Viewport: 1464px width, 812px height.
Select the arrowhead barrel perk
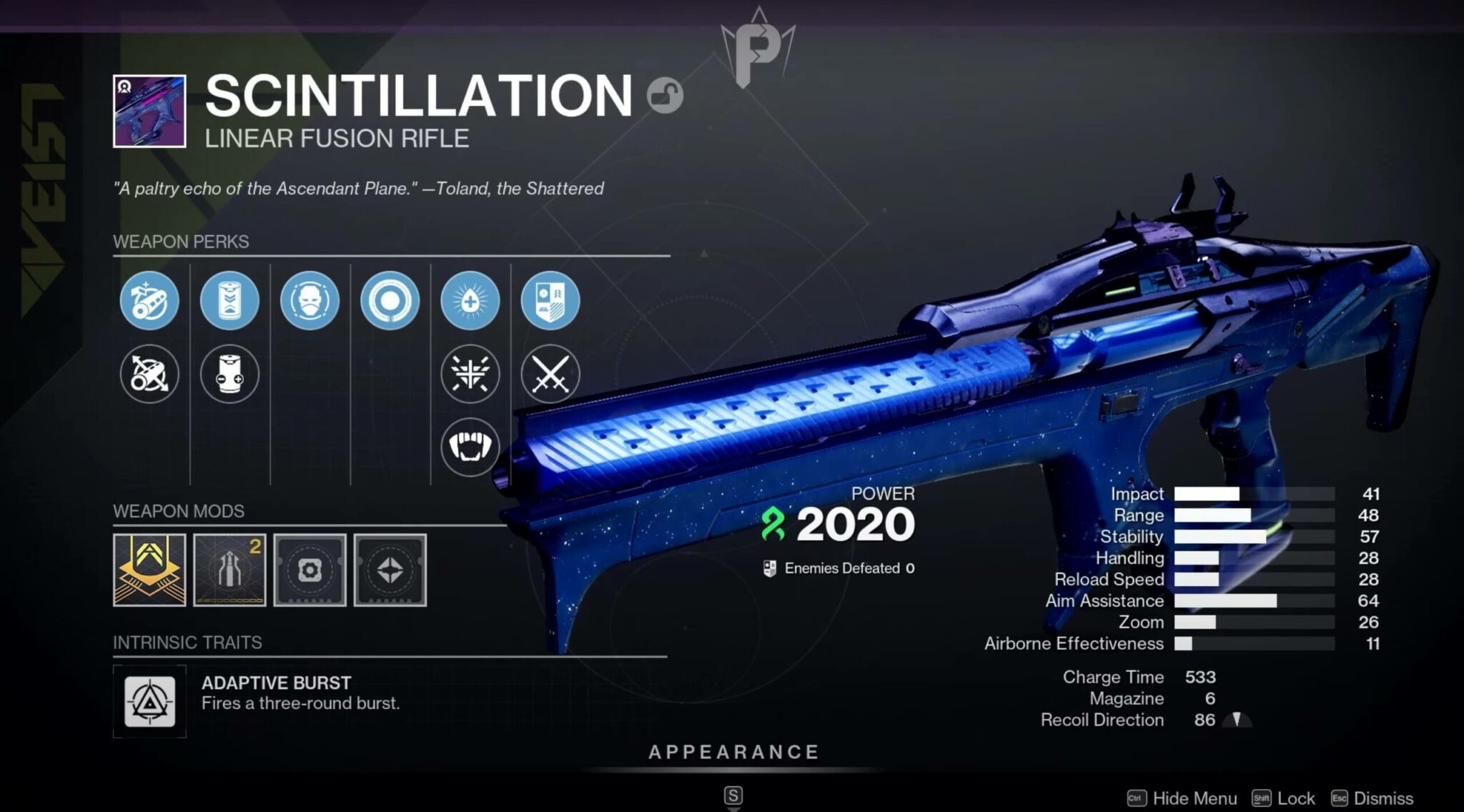click(149, 302)
